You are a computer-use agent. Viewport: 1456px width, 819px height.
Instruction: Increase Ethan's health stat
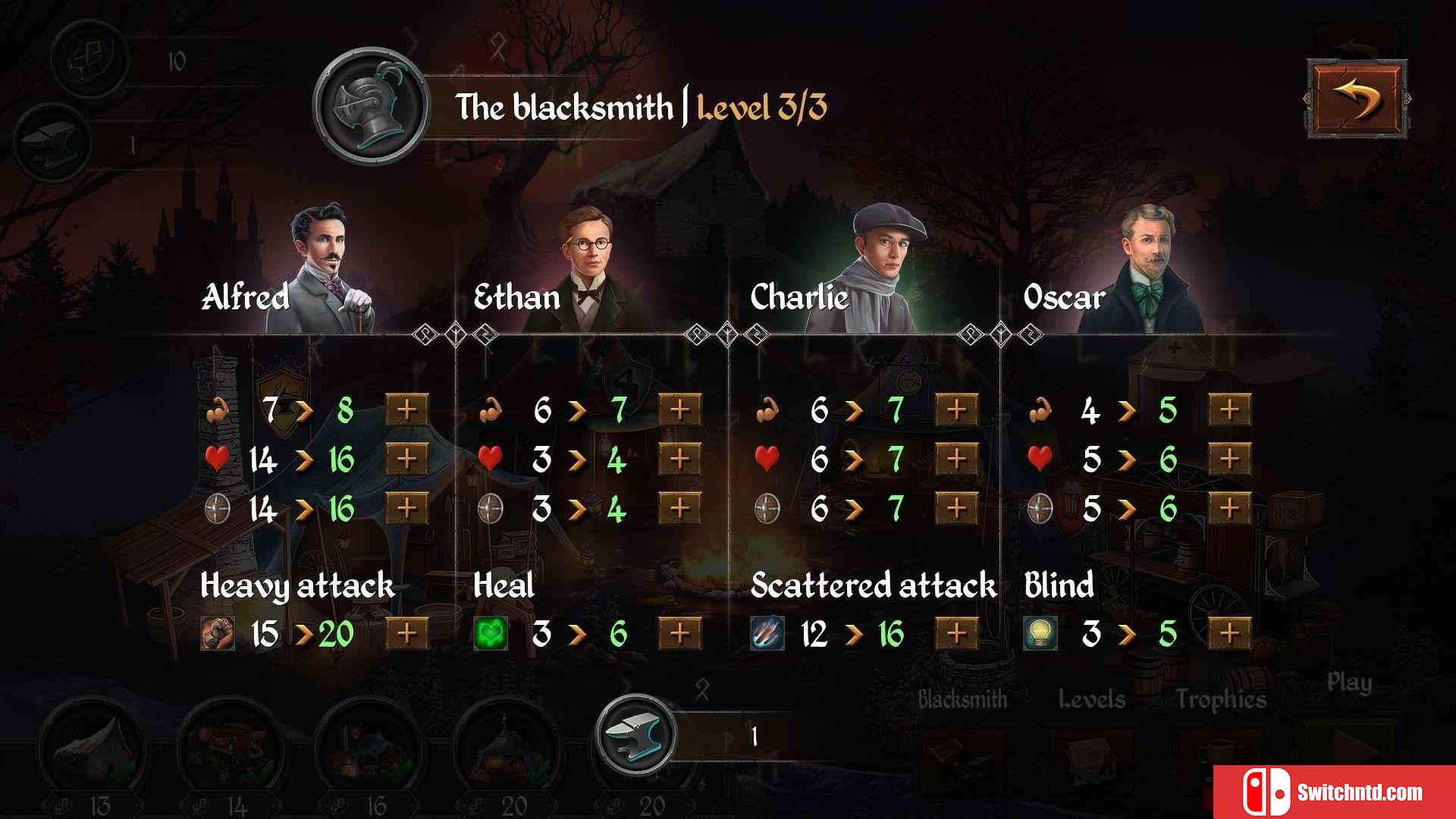point(679,459)
